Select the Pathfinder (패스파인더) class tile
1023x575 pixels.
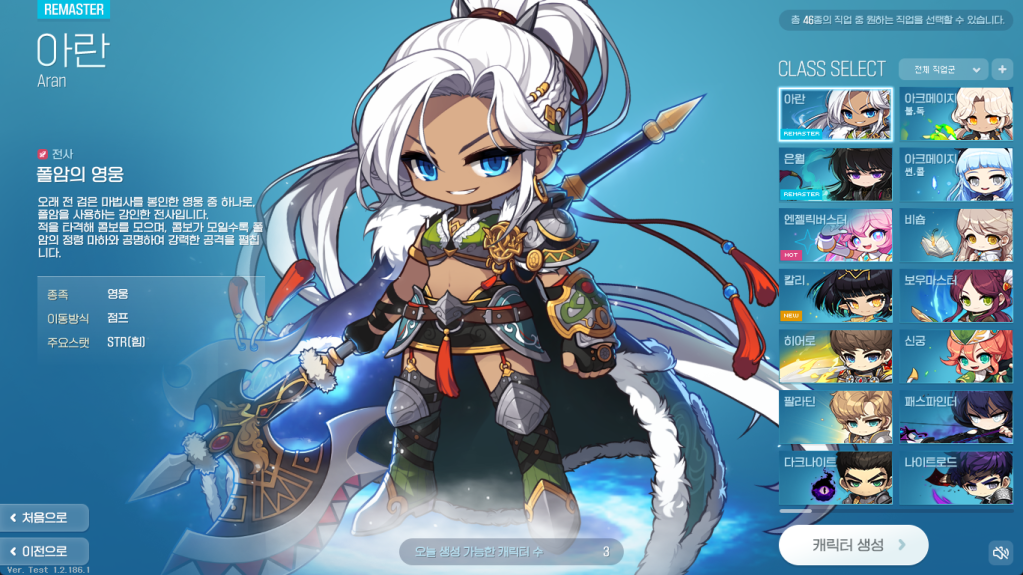coord(955,418)
